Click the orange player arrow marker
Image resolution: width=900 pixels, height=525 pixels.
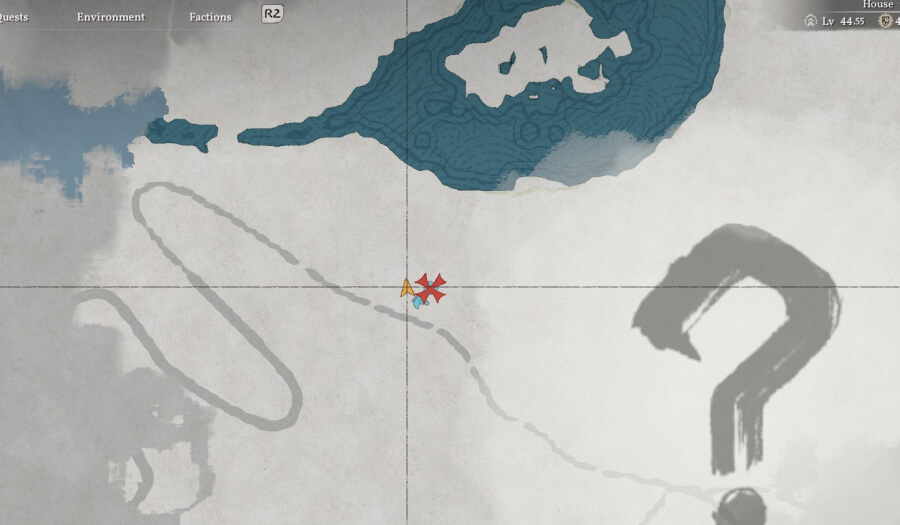point(406,288)
